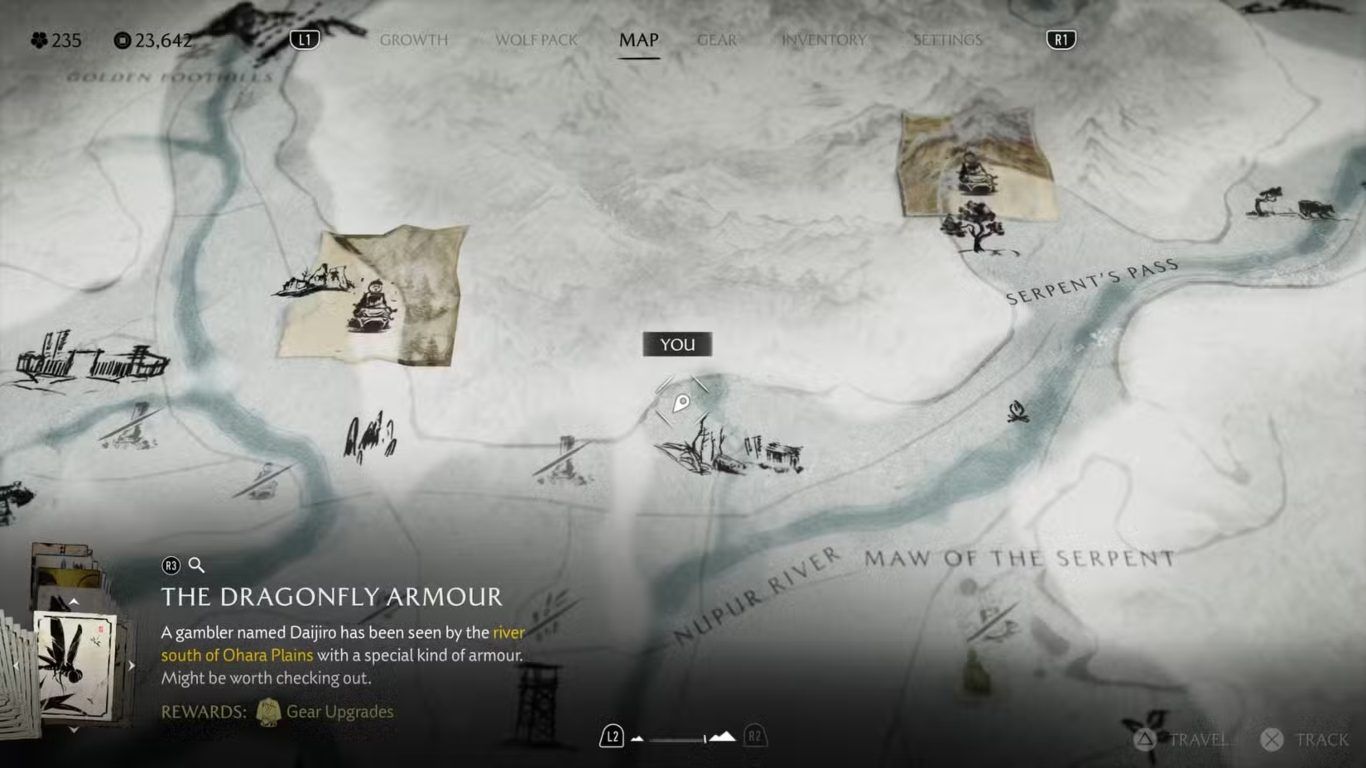Open the Inventory tab
The image size is (1366, 768).
click(x=824, y=40)
